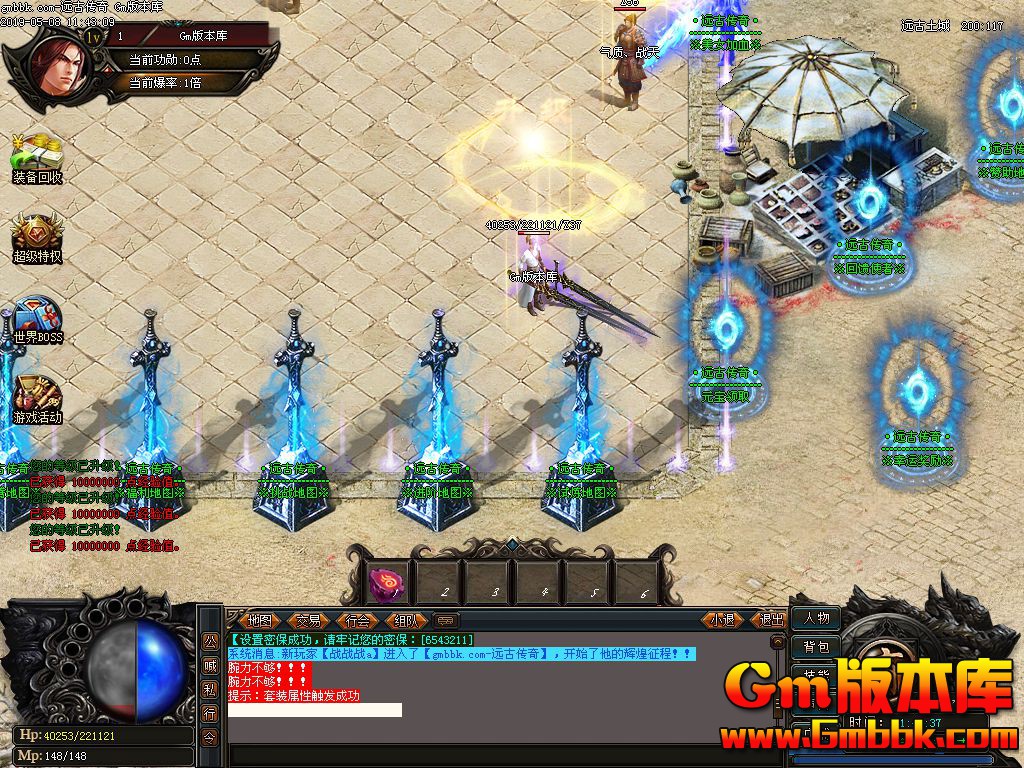Open the 行会 guild button
The width and height of the screenshot is (1024, 768).
357,620
